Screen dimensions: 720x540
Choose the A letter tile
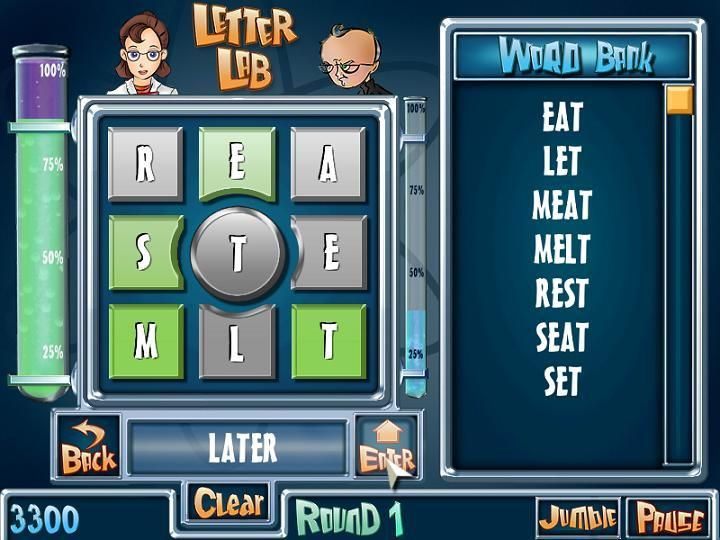point(328,164)
